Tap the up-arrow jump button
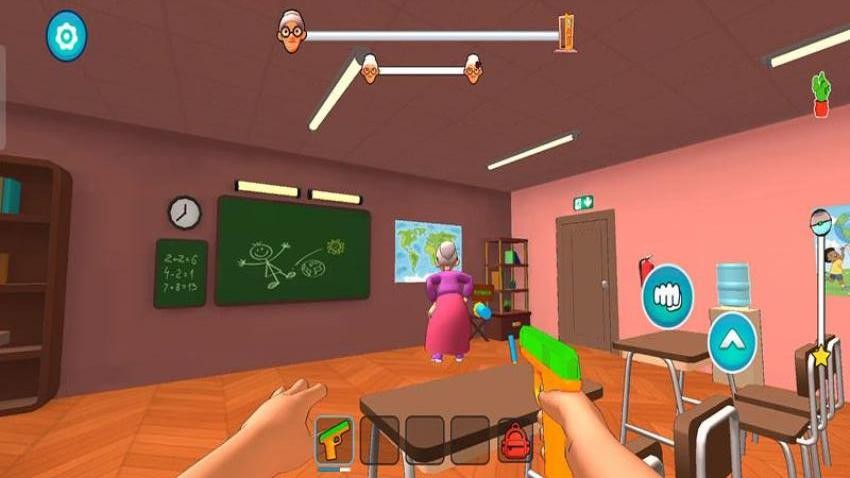 pos(731,342)
